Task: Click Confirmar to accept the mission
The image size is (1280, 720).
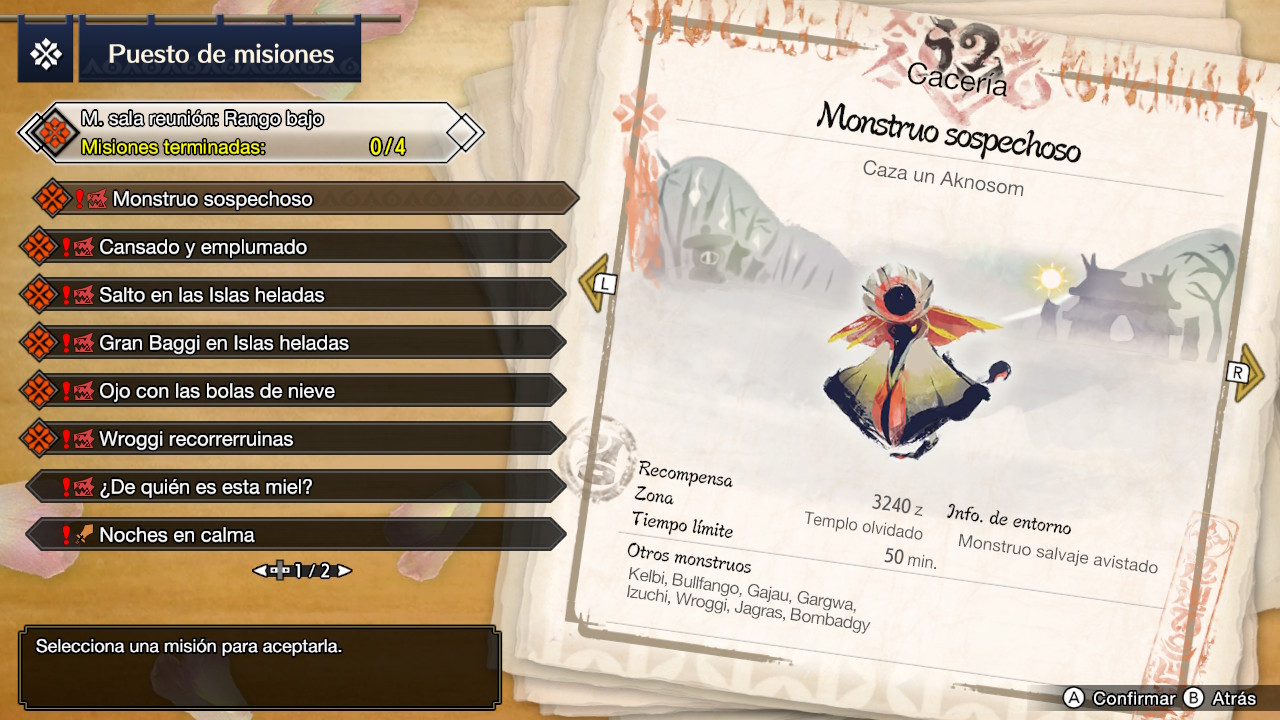Action: [x=1120, y=698]
